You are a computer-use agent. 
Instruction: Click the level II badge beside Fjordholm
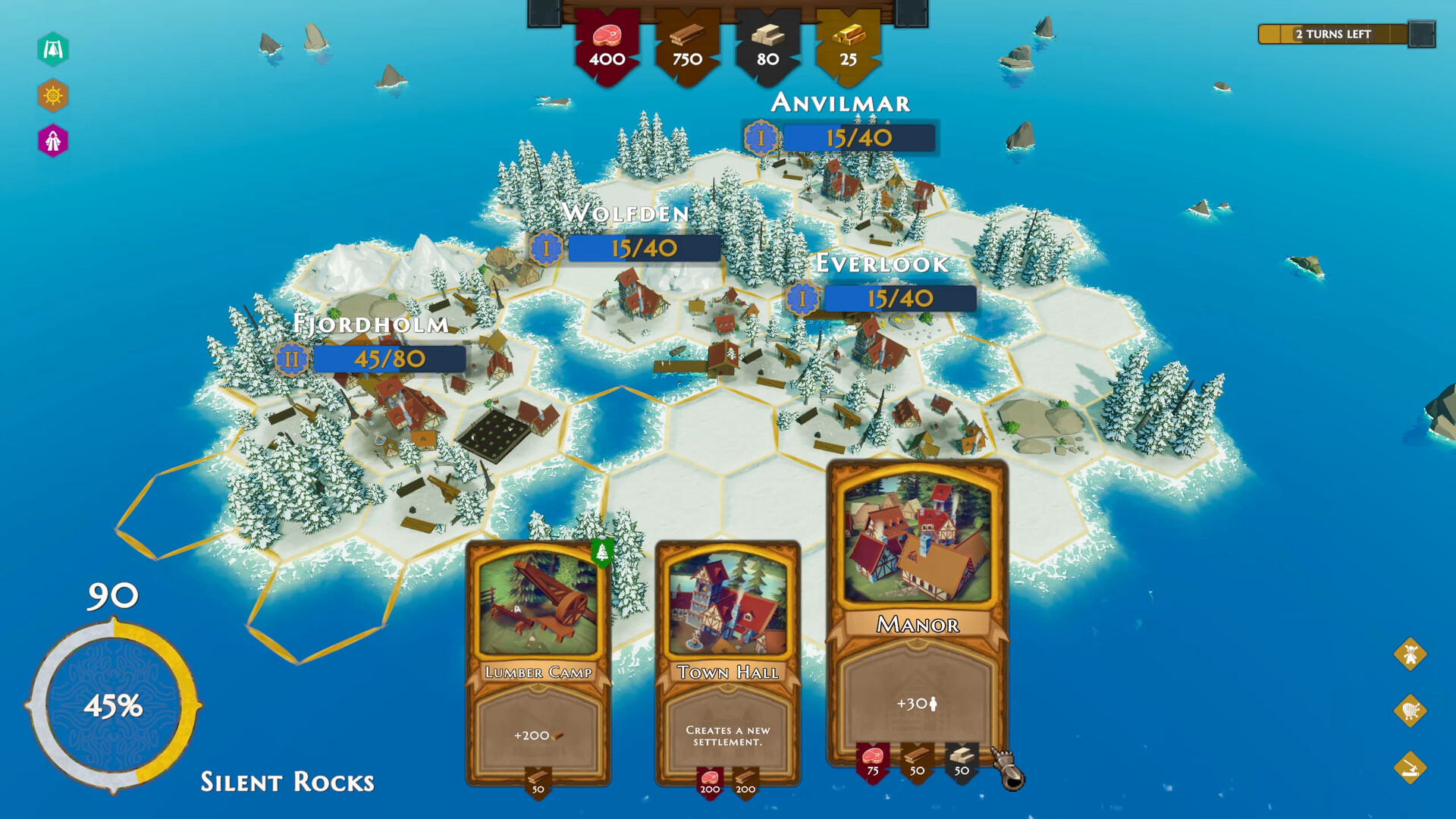click(x=292, y=358)
